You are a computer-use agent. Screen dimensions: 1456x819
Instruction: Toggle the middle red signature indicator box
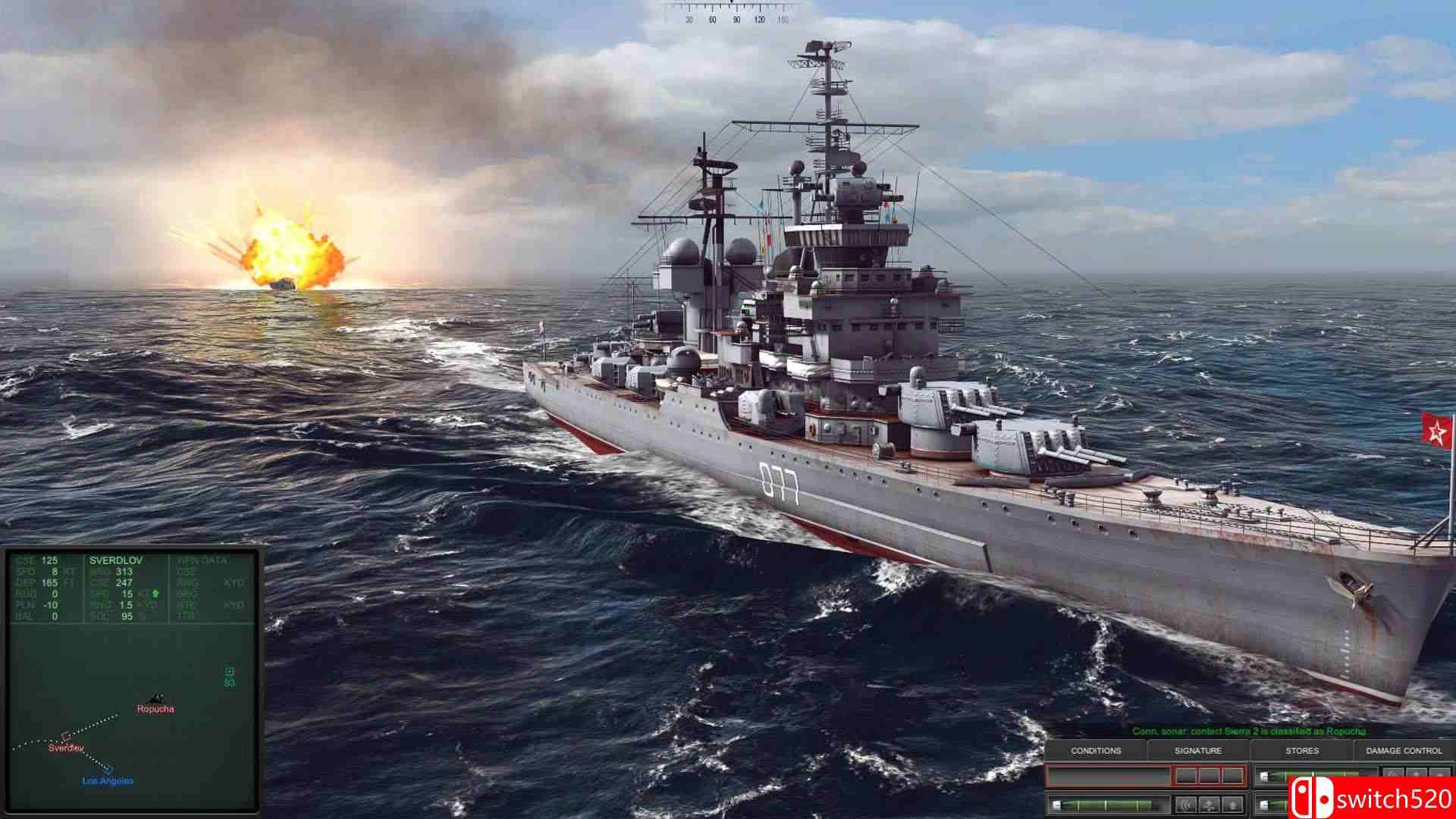click(1210, 776)
